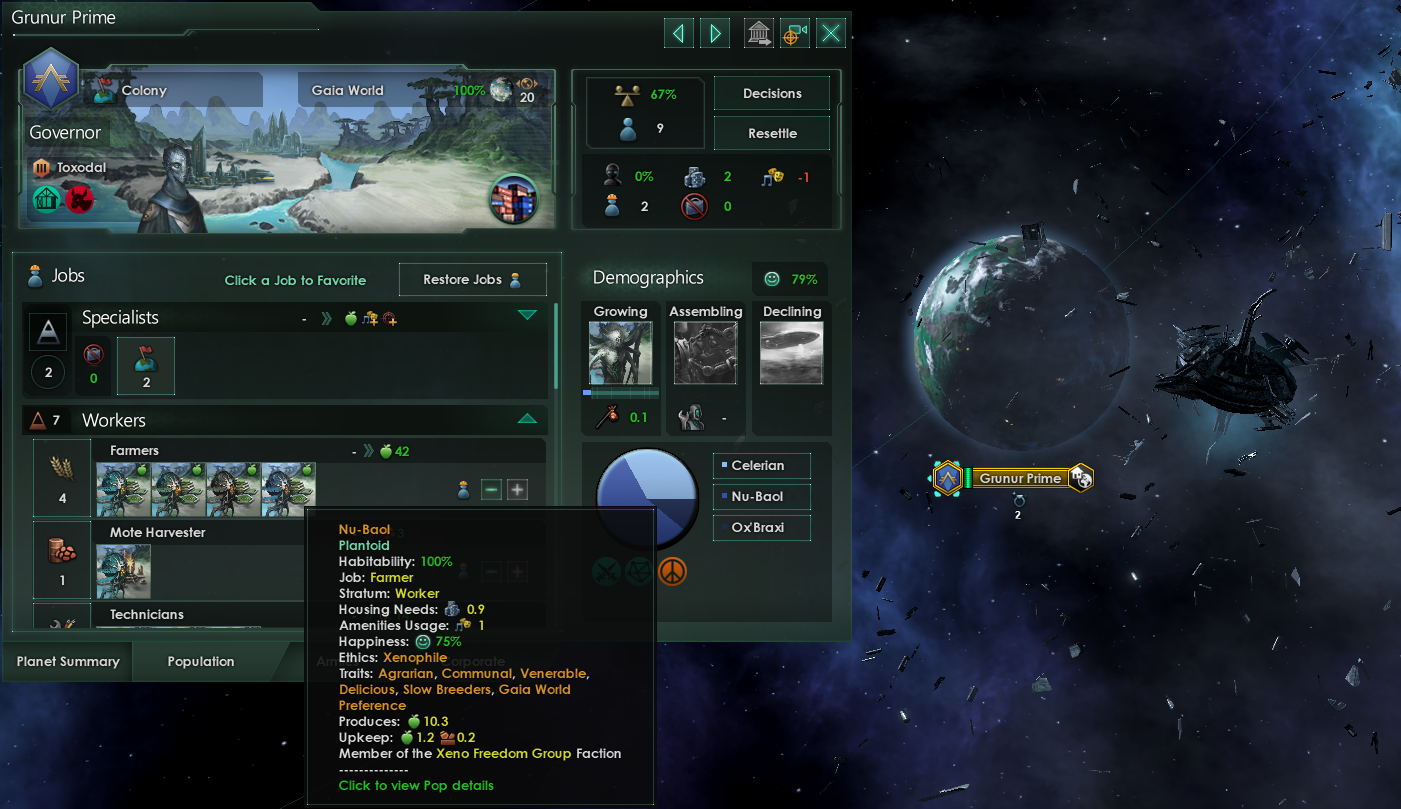Open the Population tab
Screen dimensions: 1401x809
tap(200, 661)
